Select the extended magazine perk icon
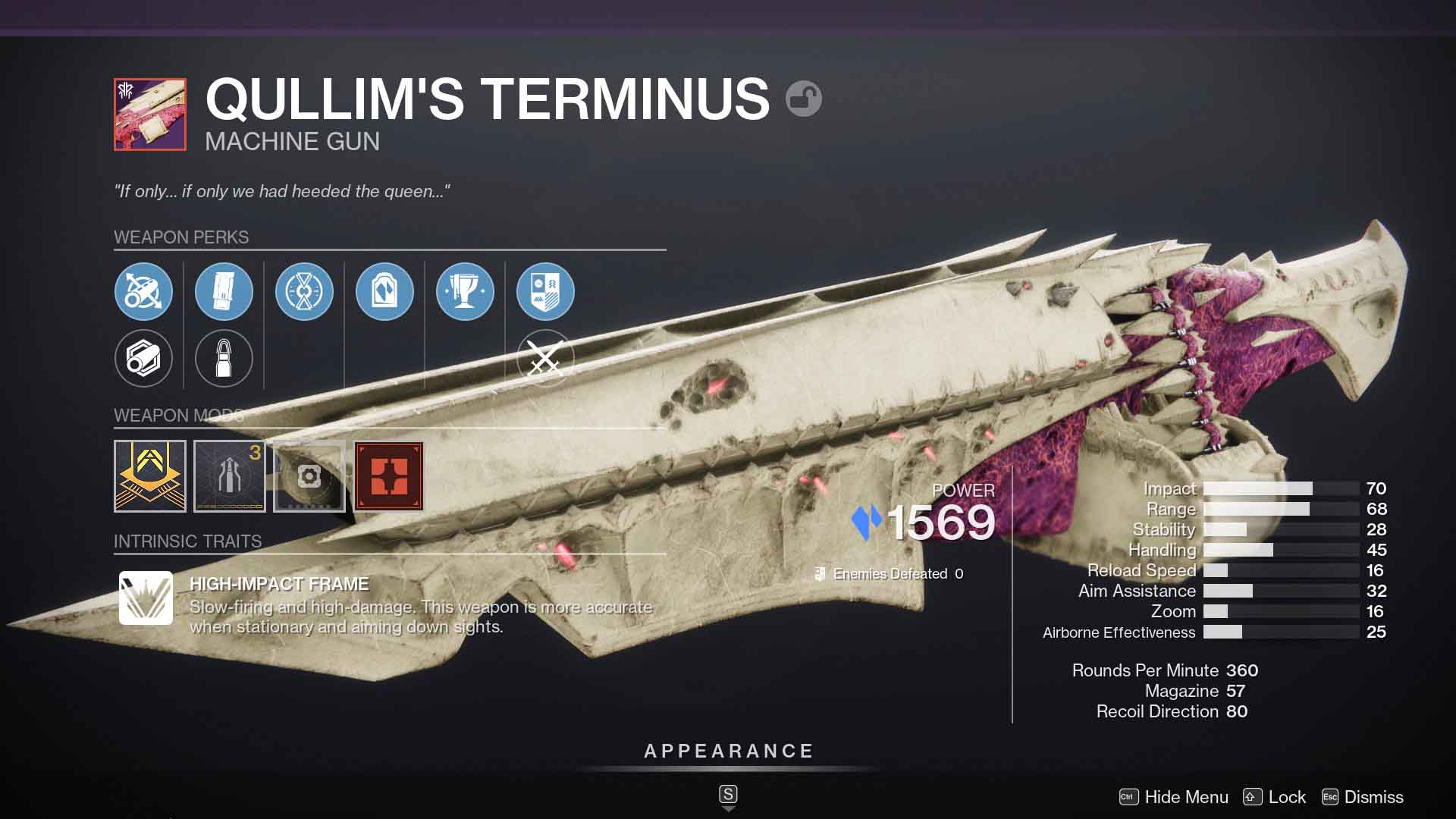The image size is (1456, 819). coord(224,291)
